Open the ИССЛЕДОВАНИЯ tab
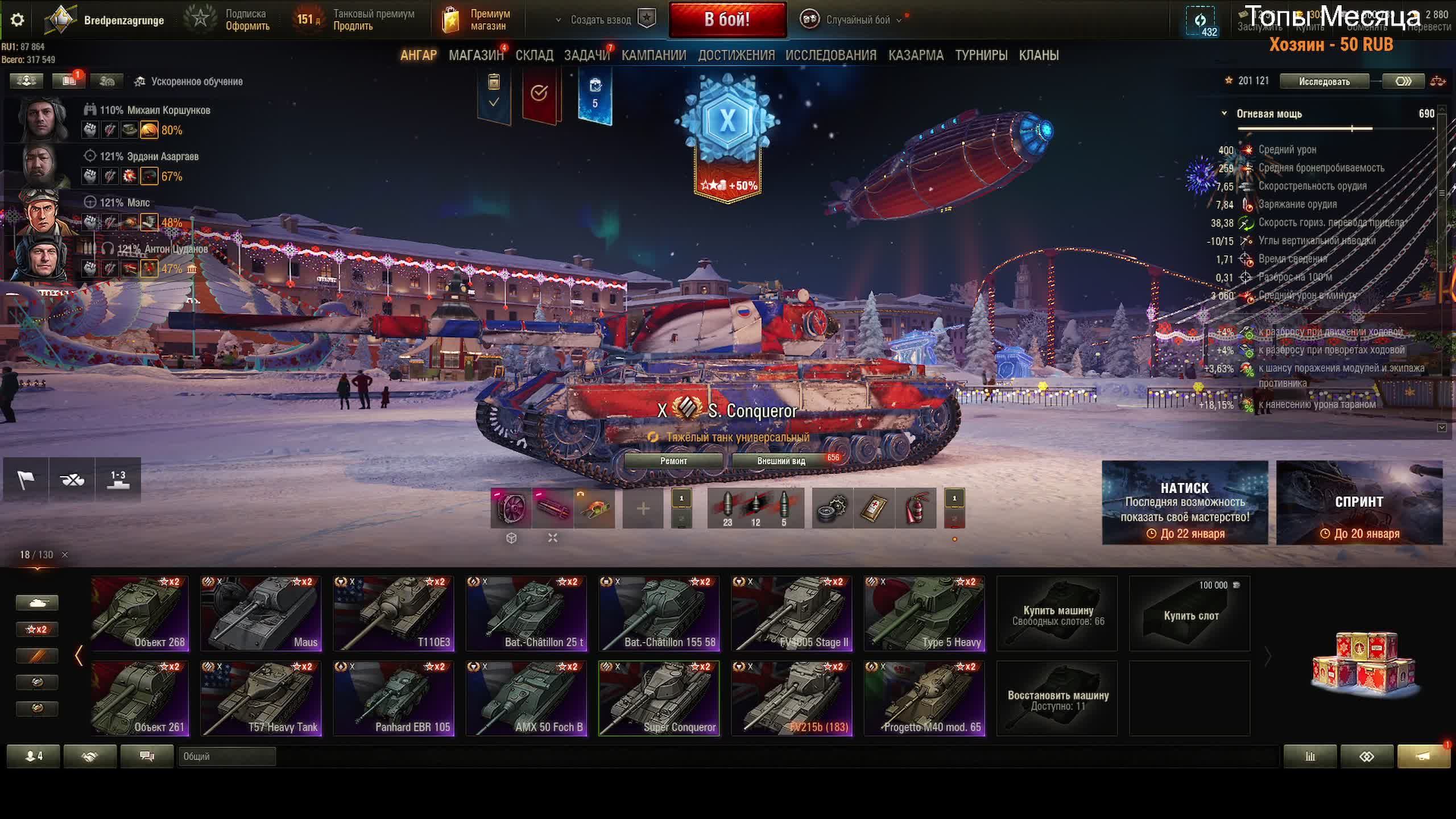This screenshot has height=819, width=1456. pyautogui.click(x=830, y=55)
